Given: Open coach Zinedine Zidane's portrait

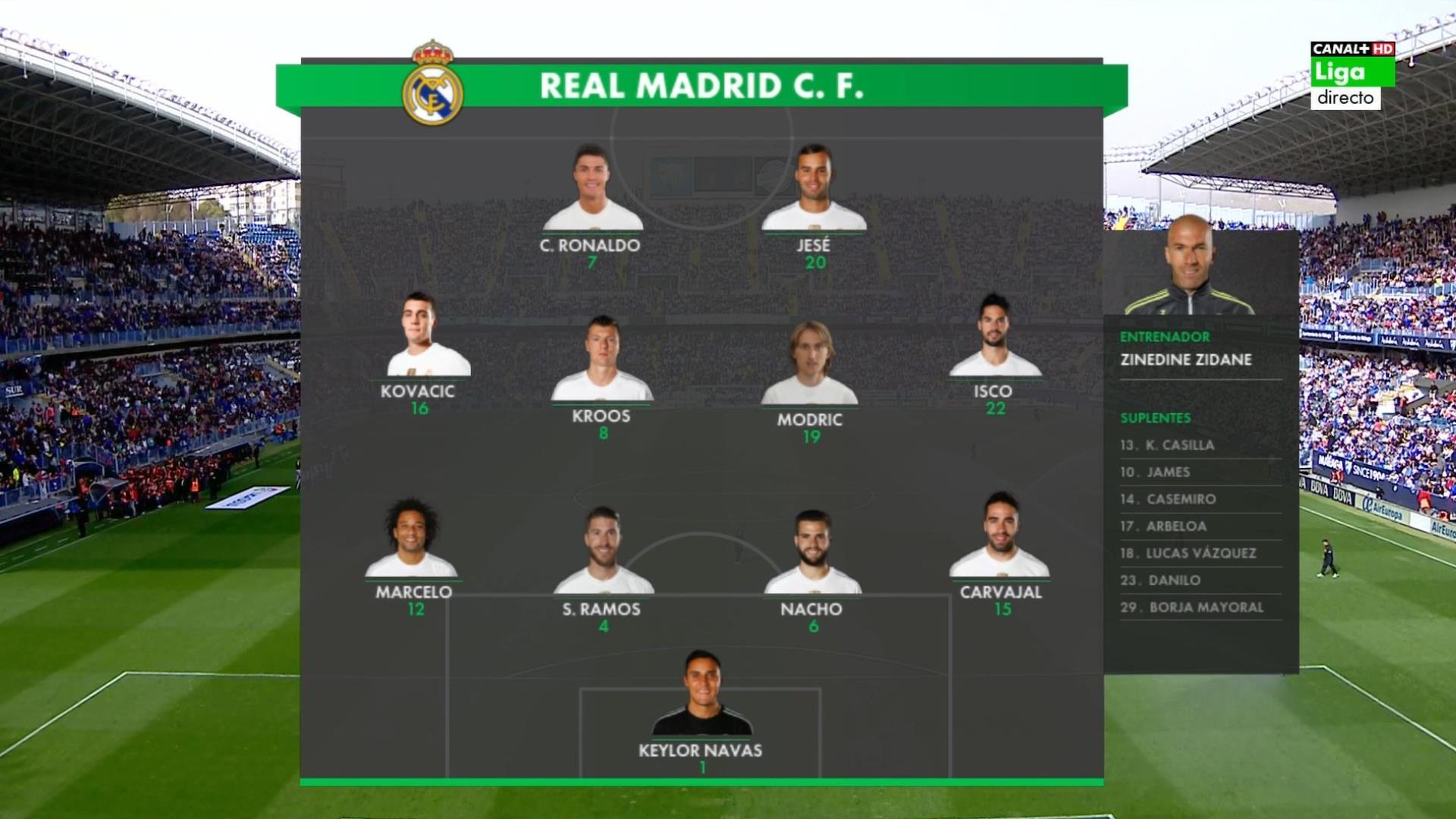Looking at the screenshot, I should click(1190, 267).
